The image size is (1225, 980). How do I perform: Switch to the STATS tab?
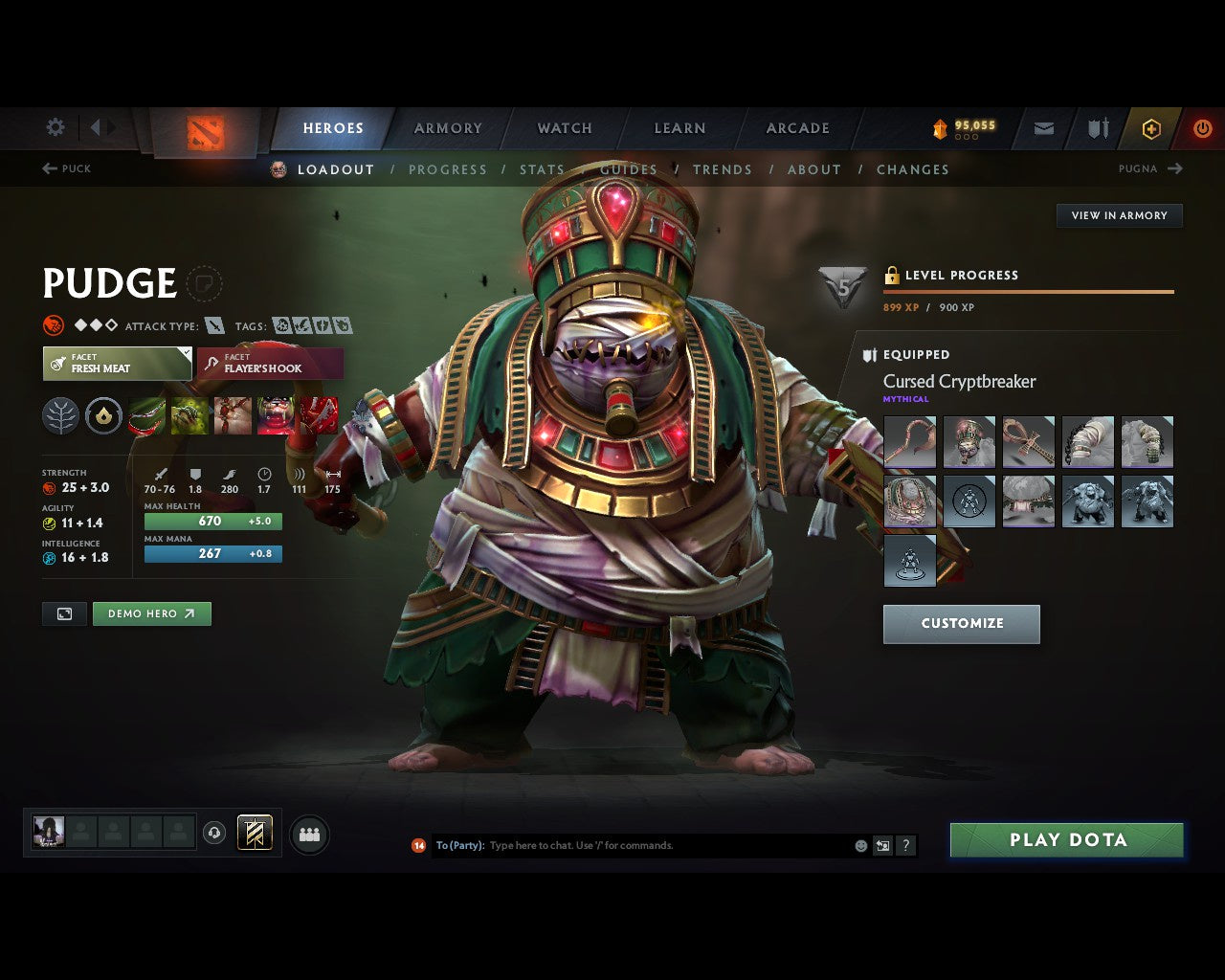click(542, 169)
